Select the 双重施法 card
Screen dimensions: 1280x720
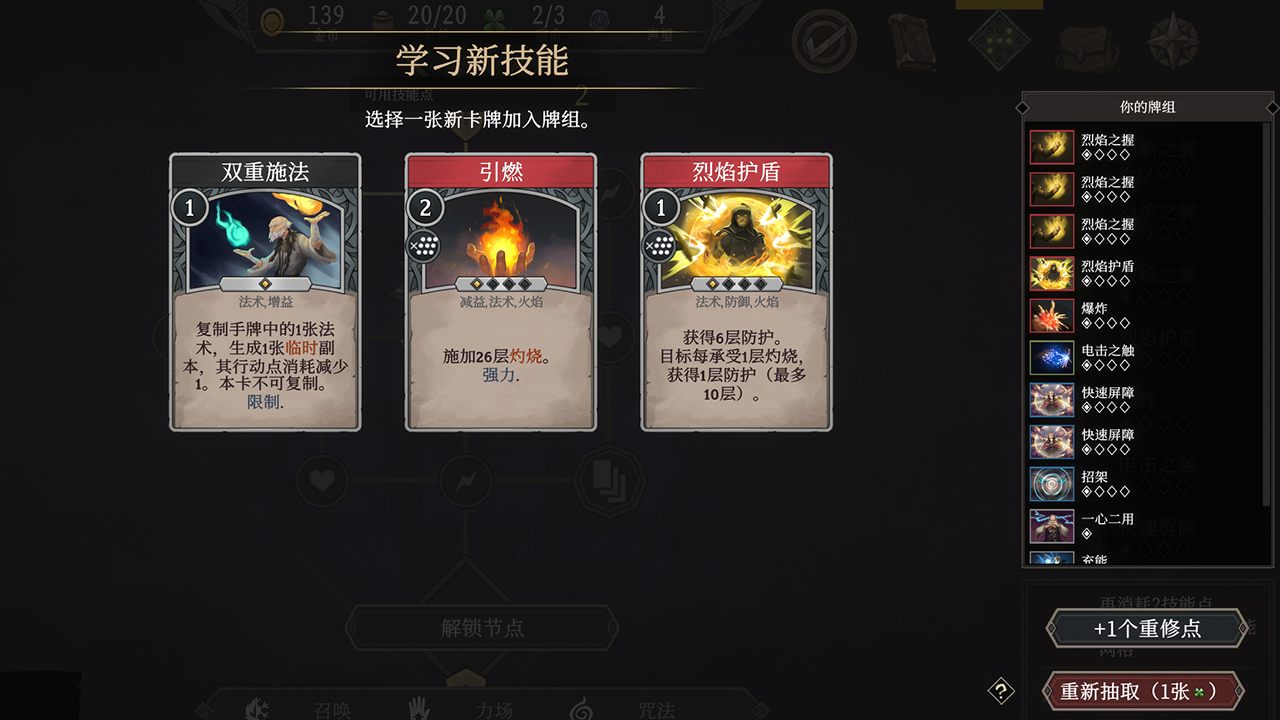pos(264,295)
